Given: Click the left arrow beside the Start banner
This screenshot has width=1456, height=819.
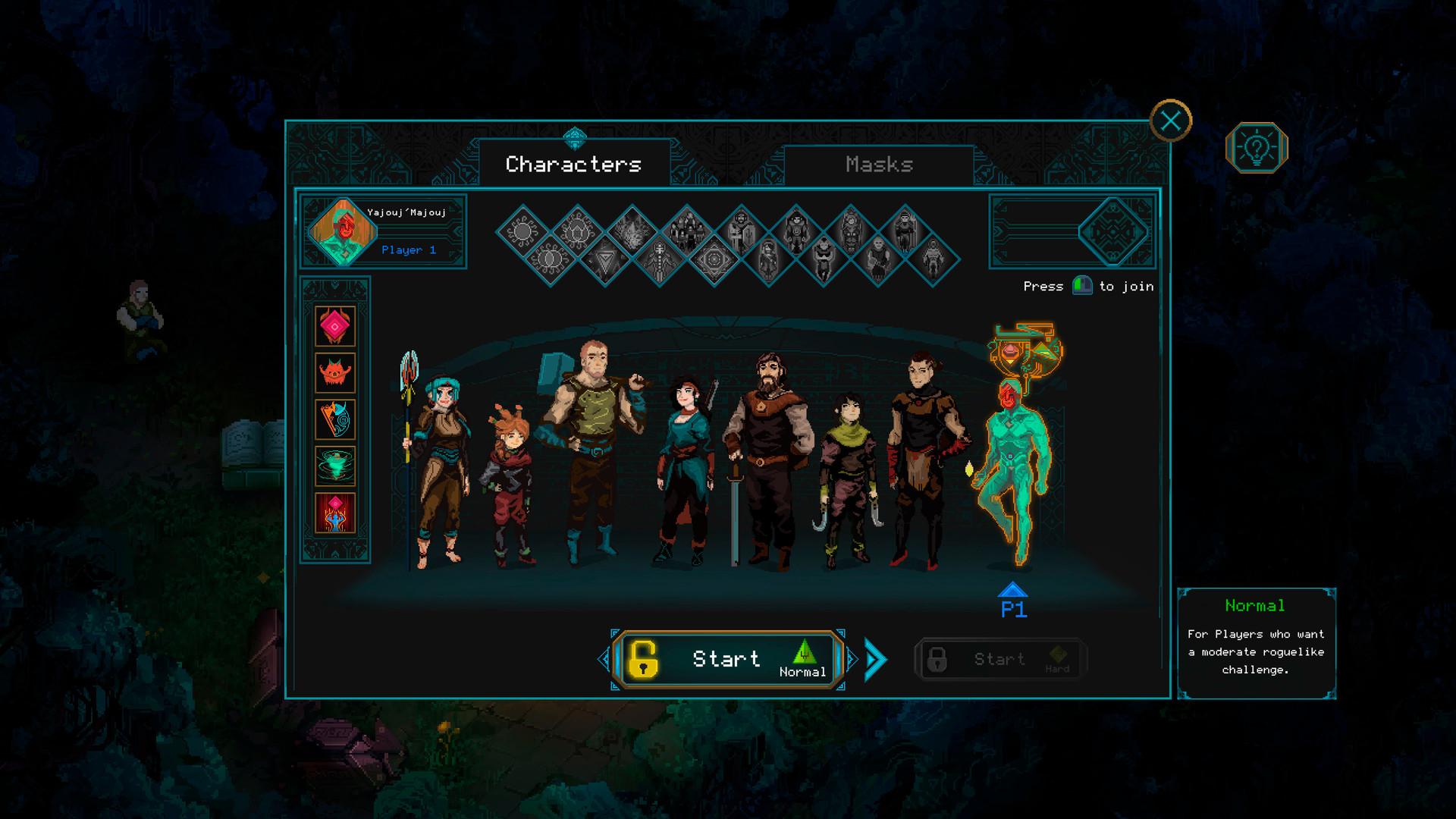Looking at the screenshot, I should [603, 658].
